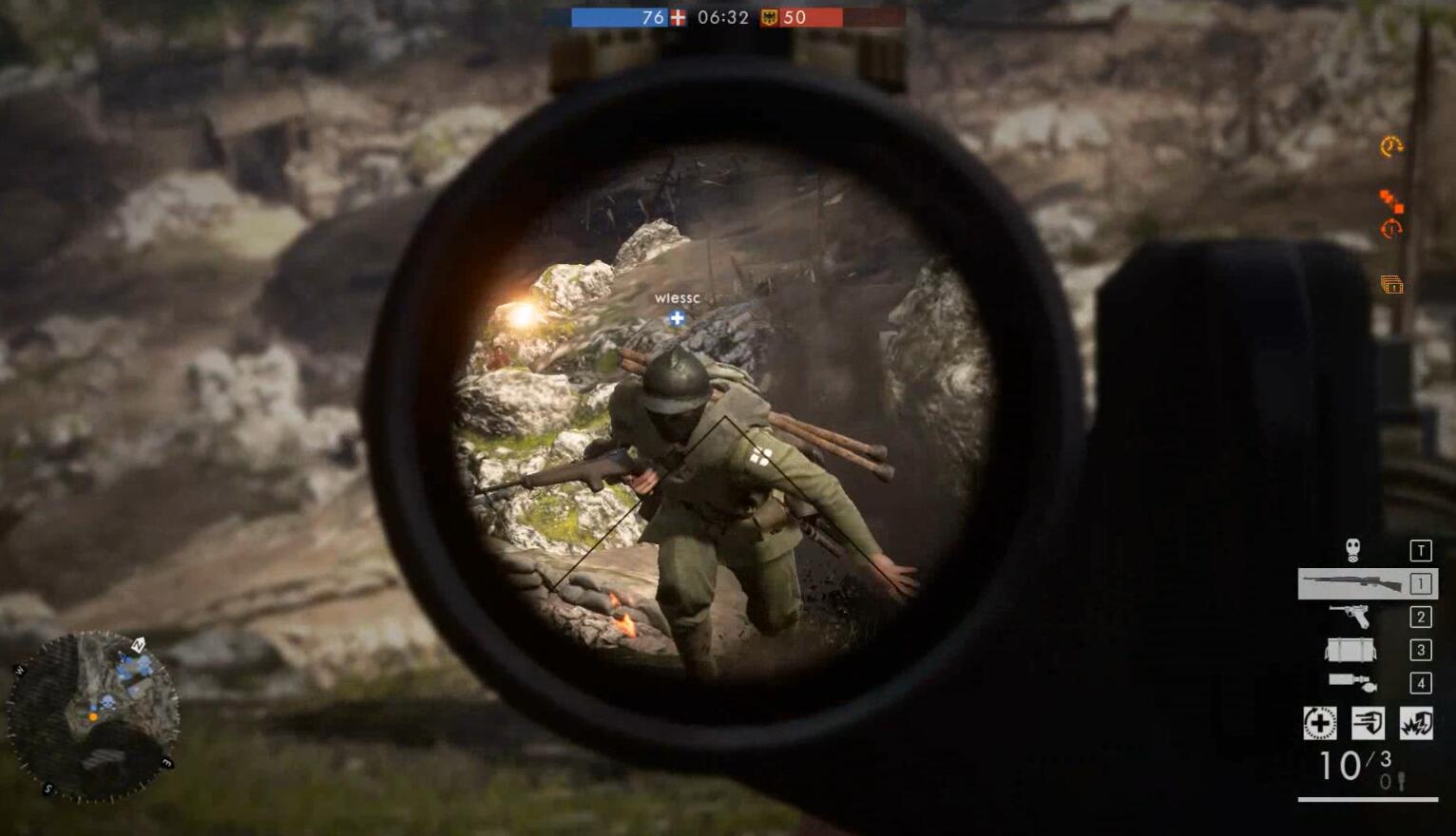The image size is (1456, 836).
Task: Select the syringe and grenade gadget
Action: [x=1351, y=682]
